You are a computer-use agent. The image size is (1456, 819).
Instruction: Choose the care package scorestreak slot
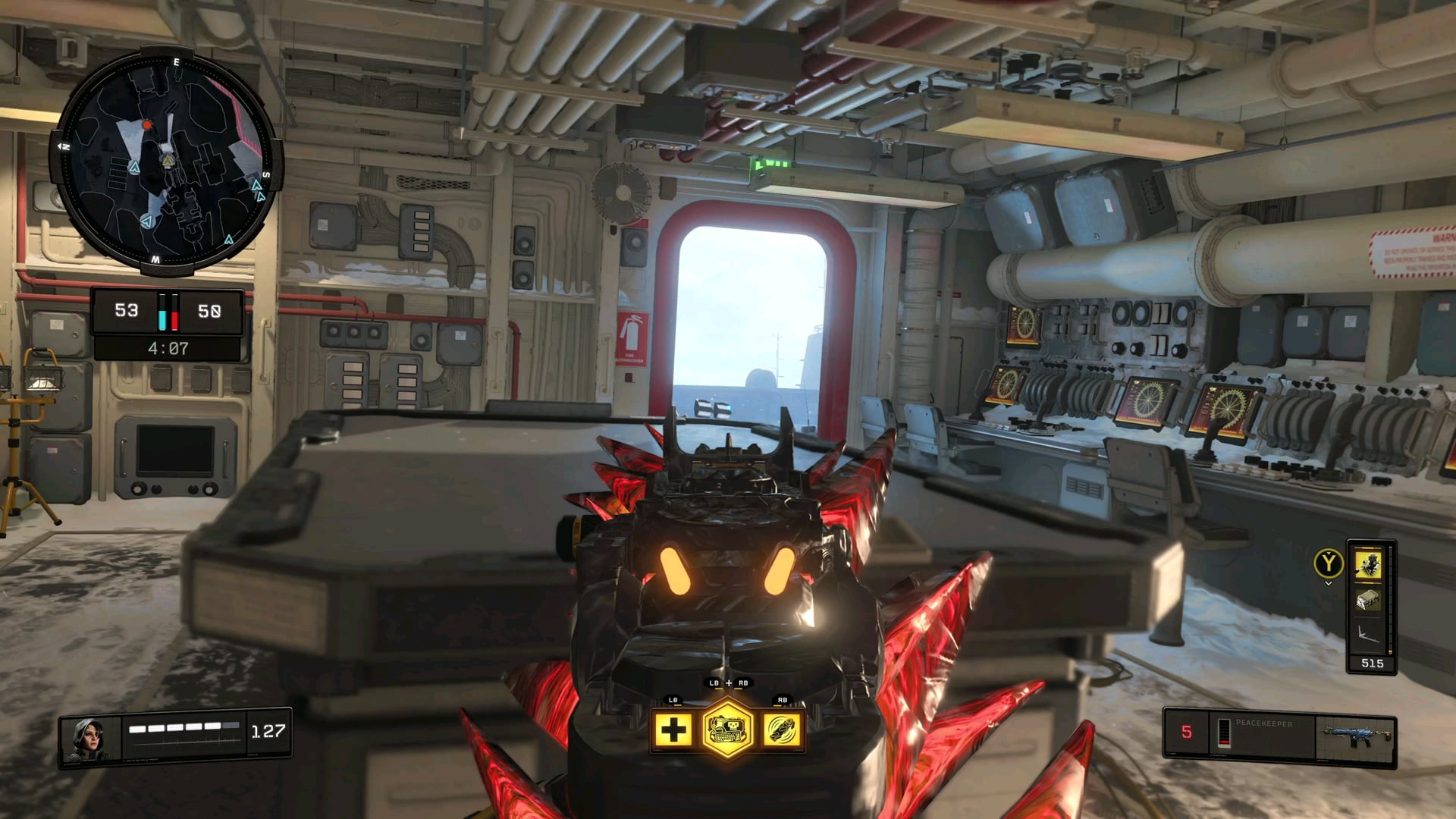pyautogui.click(x=1368, y=601)
